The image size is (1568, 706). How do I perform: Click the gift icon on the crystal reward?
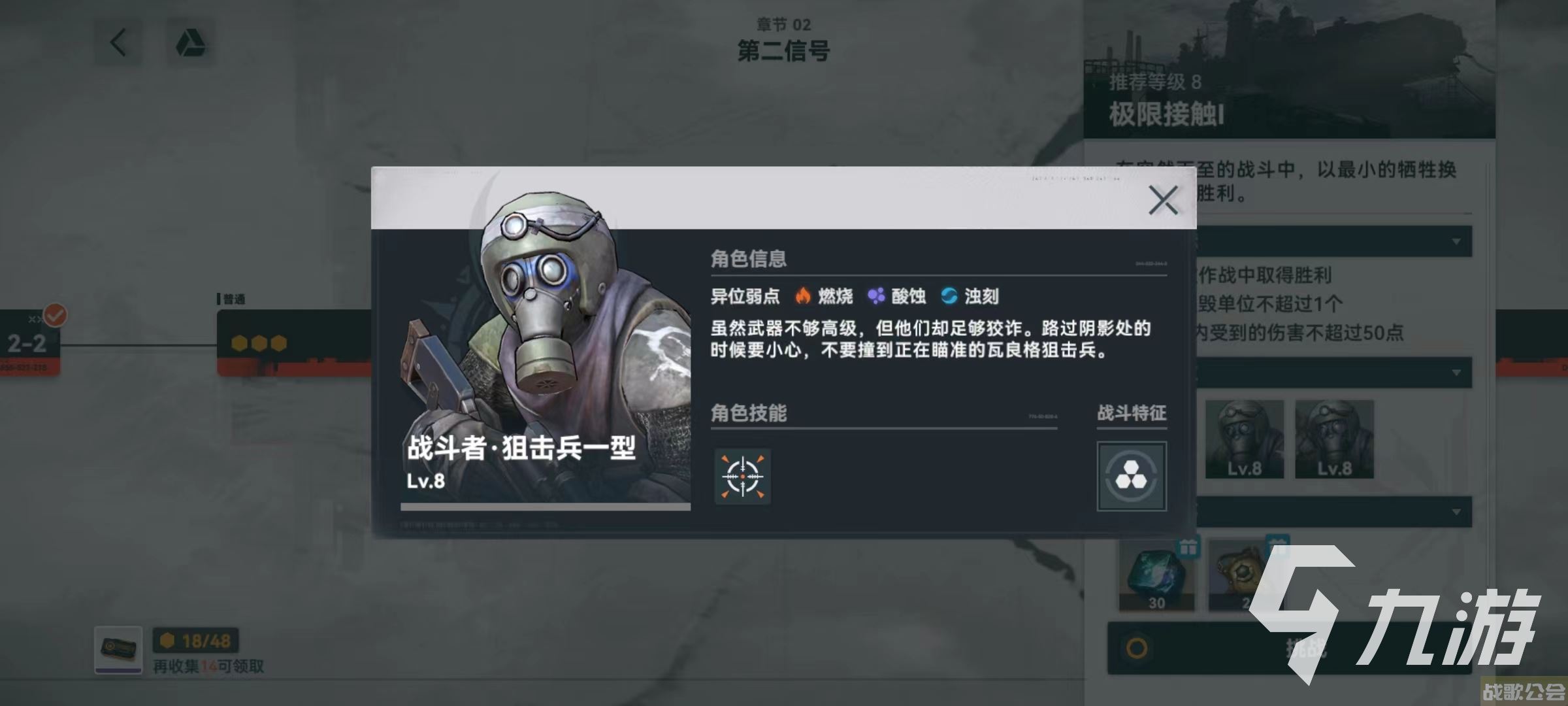coord(1188,548)
